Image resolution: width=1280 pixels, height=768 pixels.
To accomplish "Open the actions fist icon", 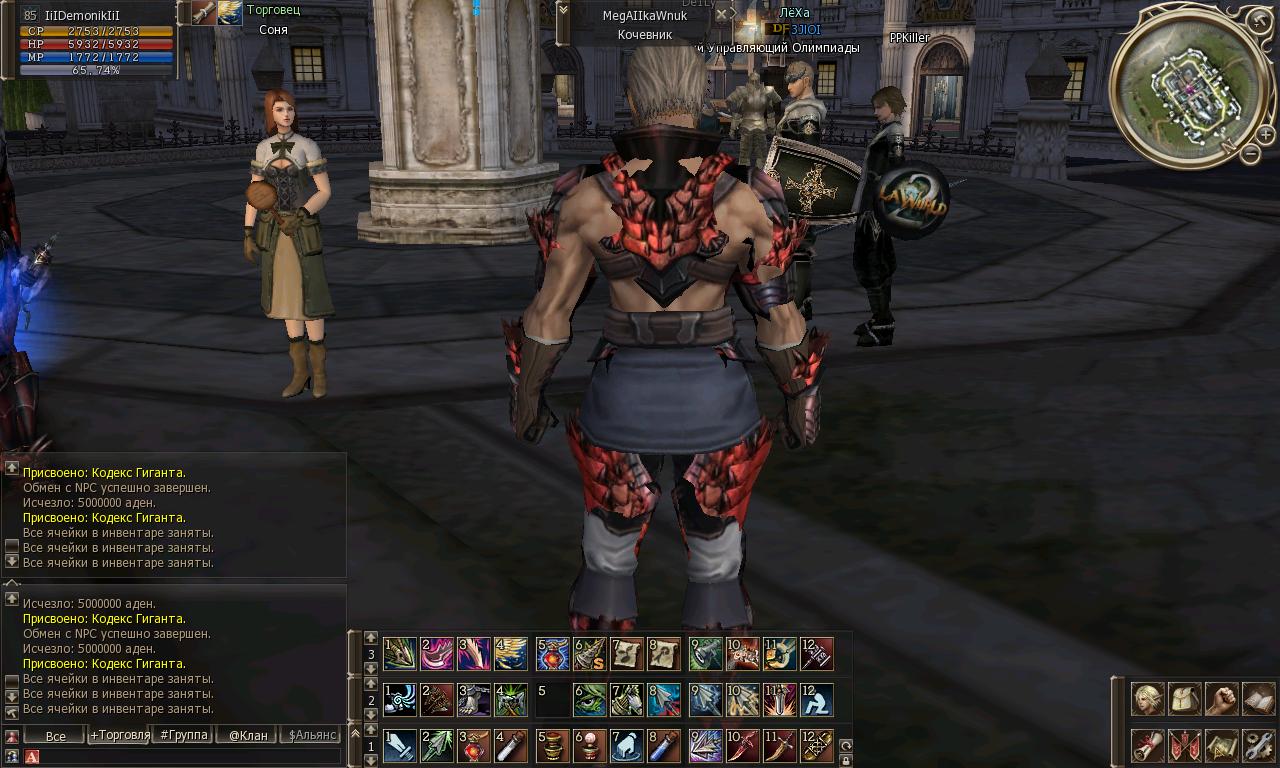I will pyautogui.click(x=1222, y=699).
